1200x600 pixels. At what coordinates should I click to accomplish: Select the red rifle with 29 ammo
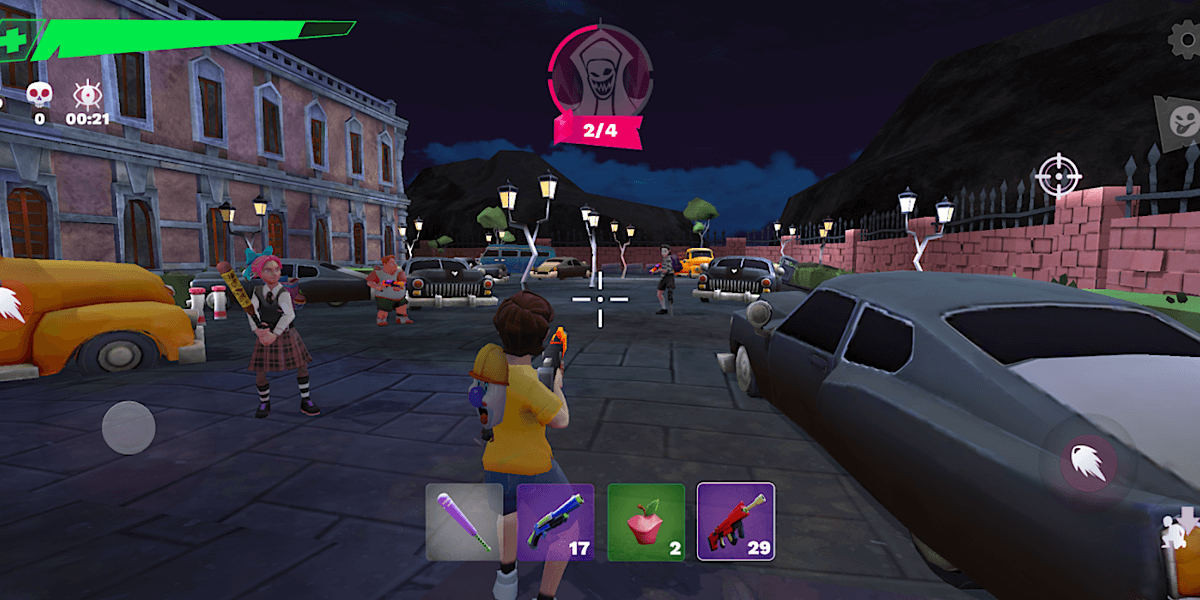coord(736,522)
